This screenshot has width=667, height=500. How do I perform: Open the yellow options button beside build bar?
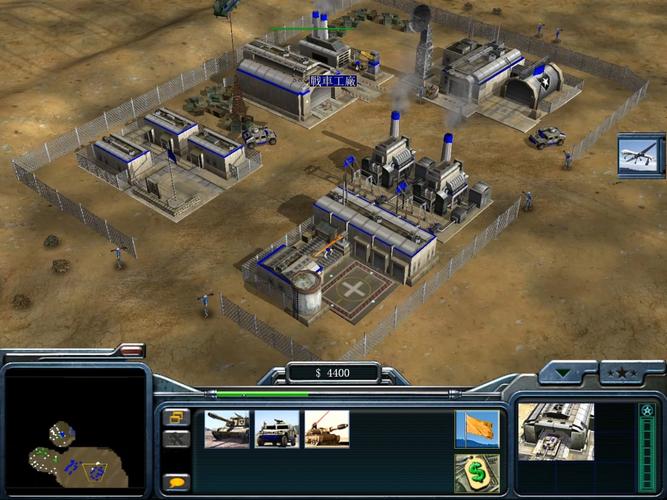176,417
